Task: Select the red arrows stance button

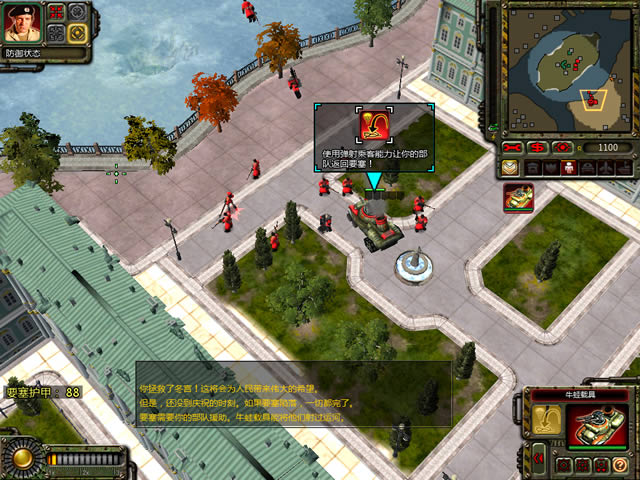Action: point(56,14)
